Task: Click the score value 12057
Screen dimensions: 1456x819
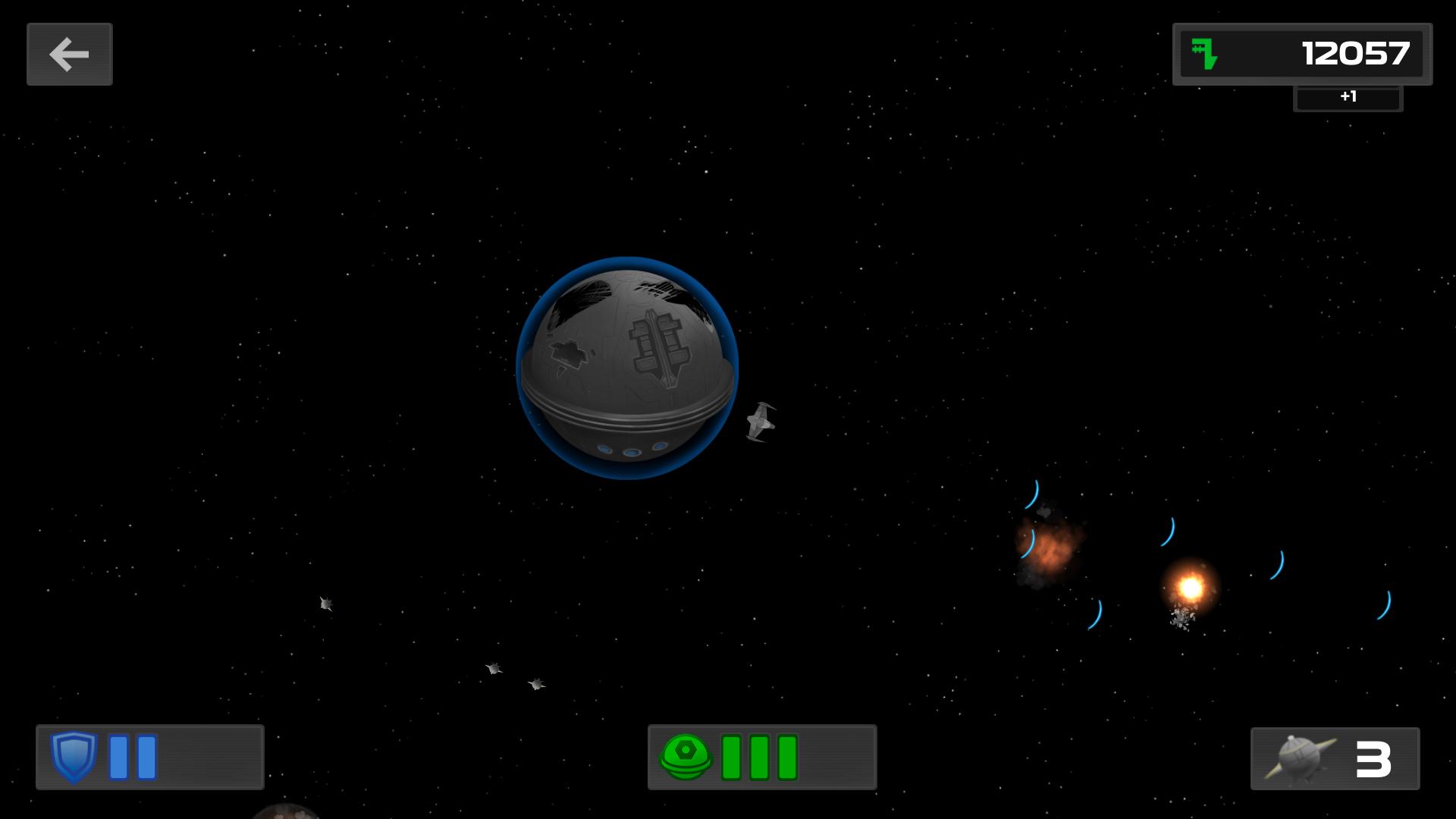Action: [x=1355, y=54]
